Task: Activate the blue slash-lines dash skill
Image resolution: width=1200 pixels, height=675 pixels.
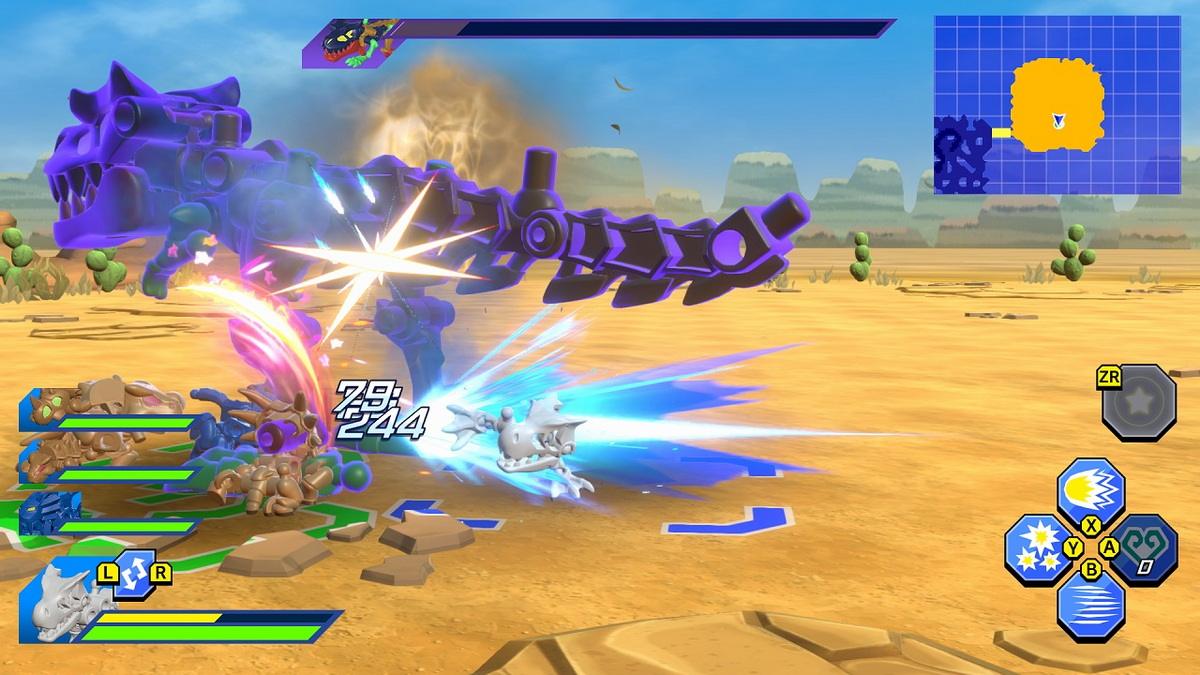Action: pos(1090,604)
